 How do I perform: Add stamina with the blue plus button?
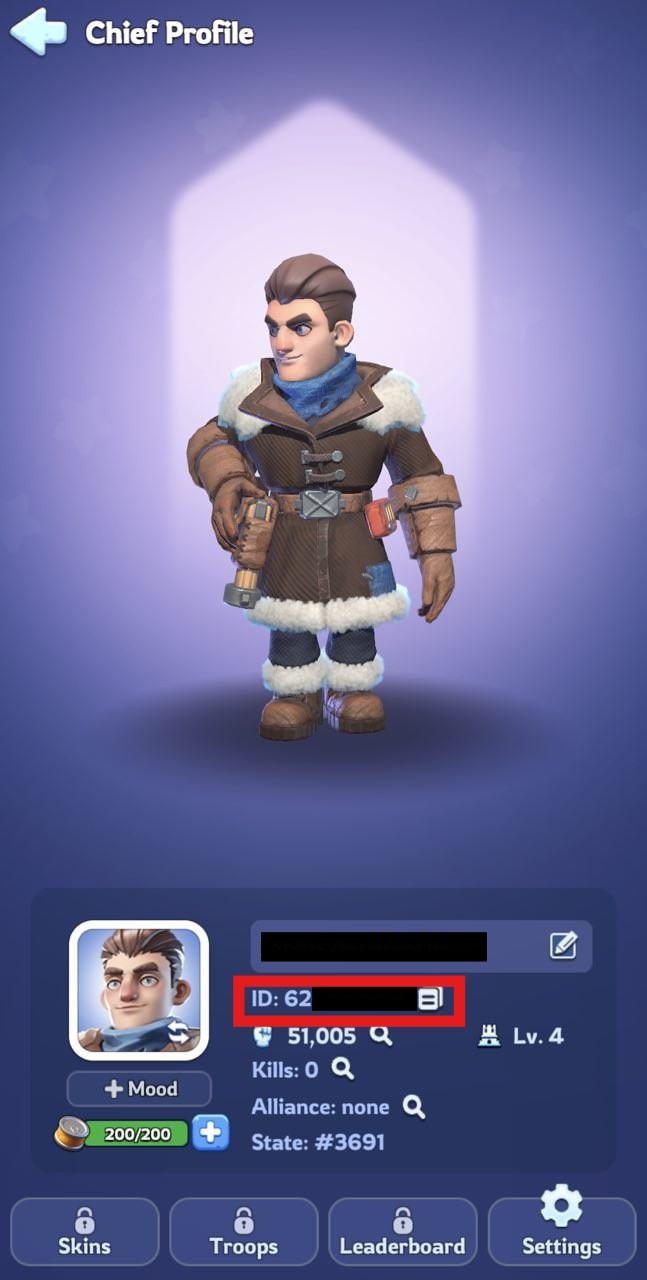click(211, 1133)
